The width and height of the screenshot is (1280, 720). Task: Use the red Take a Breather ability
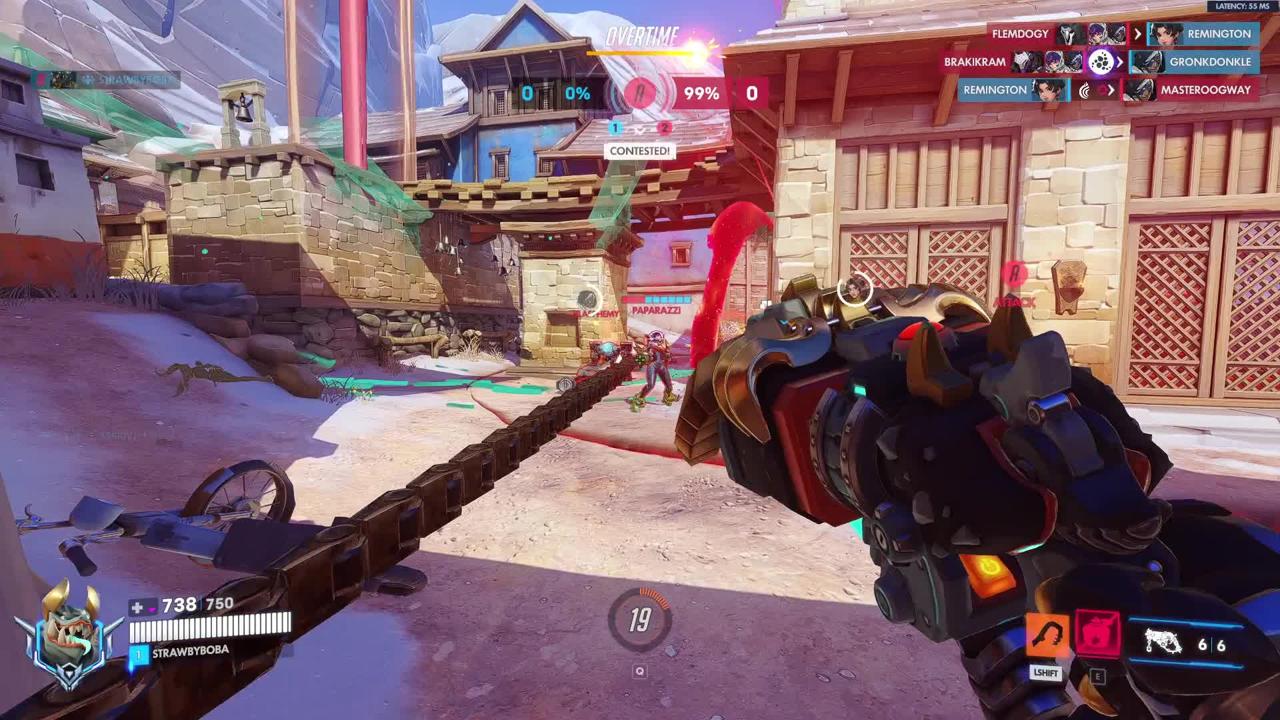(x=1097, y=634)
